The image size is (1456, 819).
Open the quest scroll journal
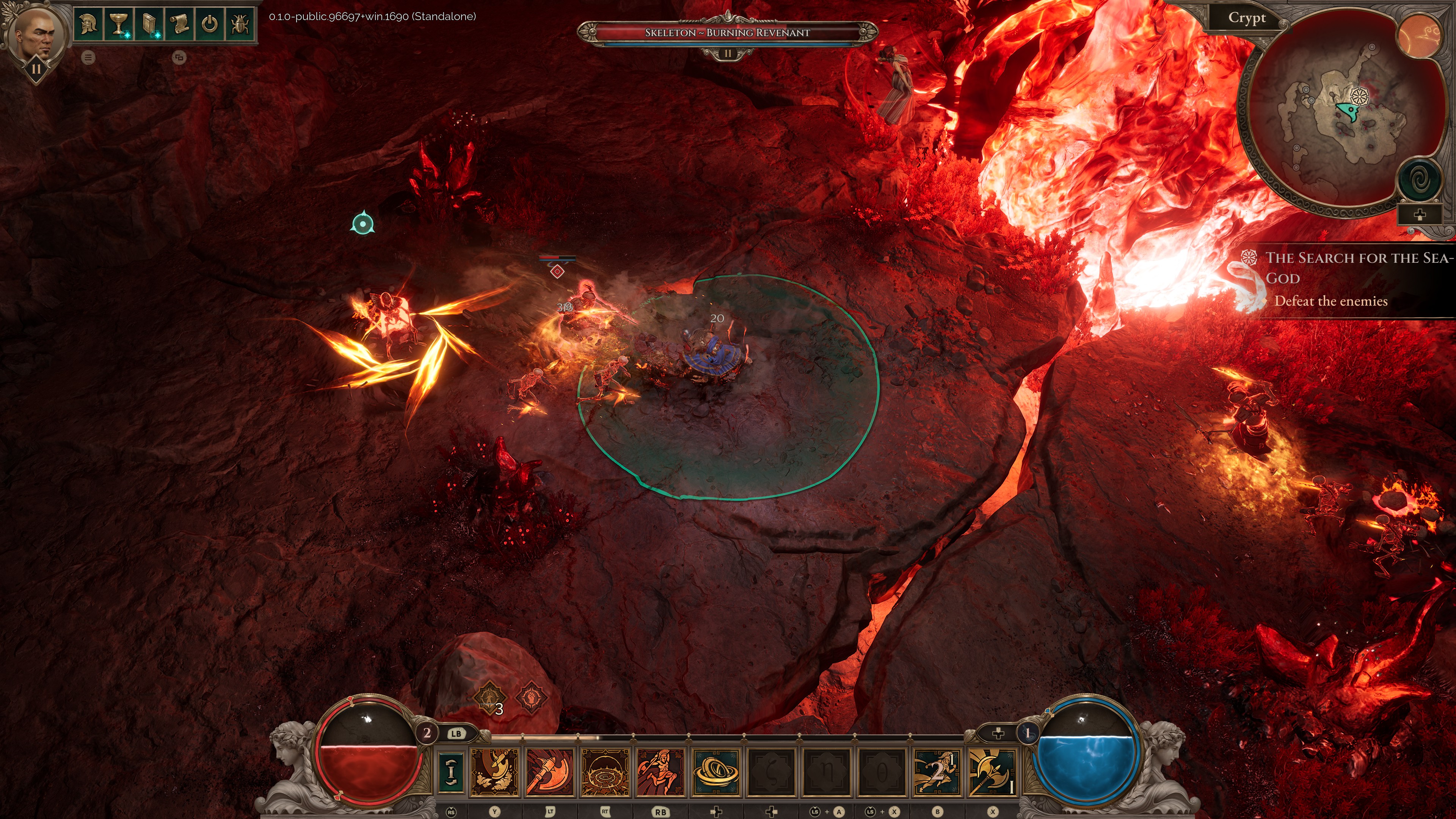point(179,24)
